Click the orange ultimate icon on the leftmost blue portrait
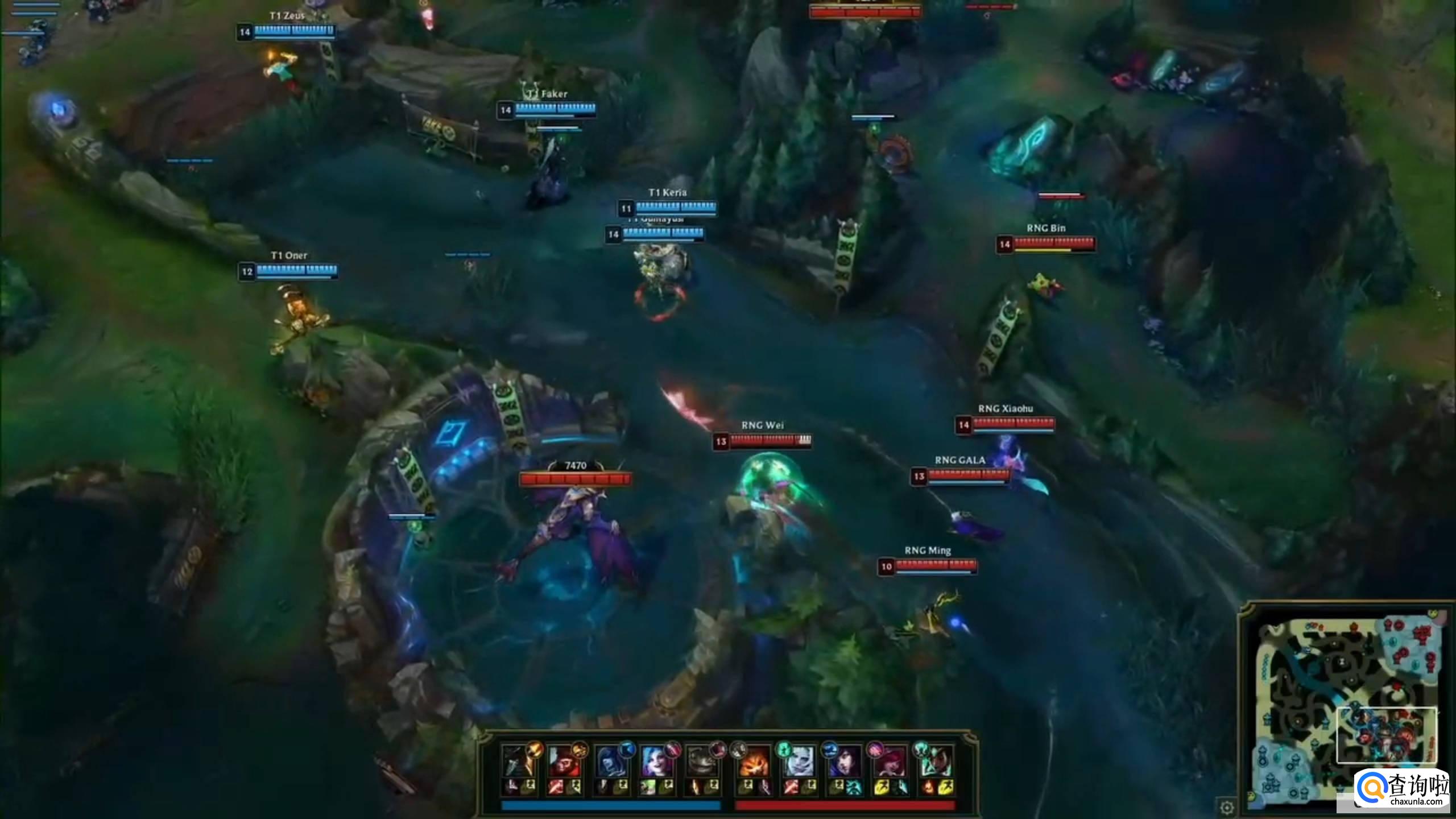Image resolution: width=1456 pixels, height=819 pixels. [x=533, y=750]
